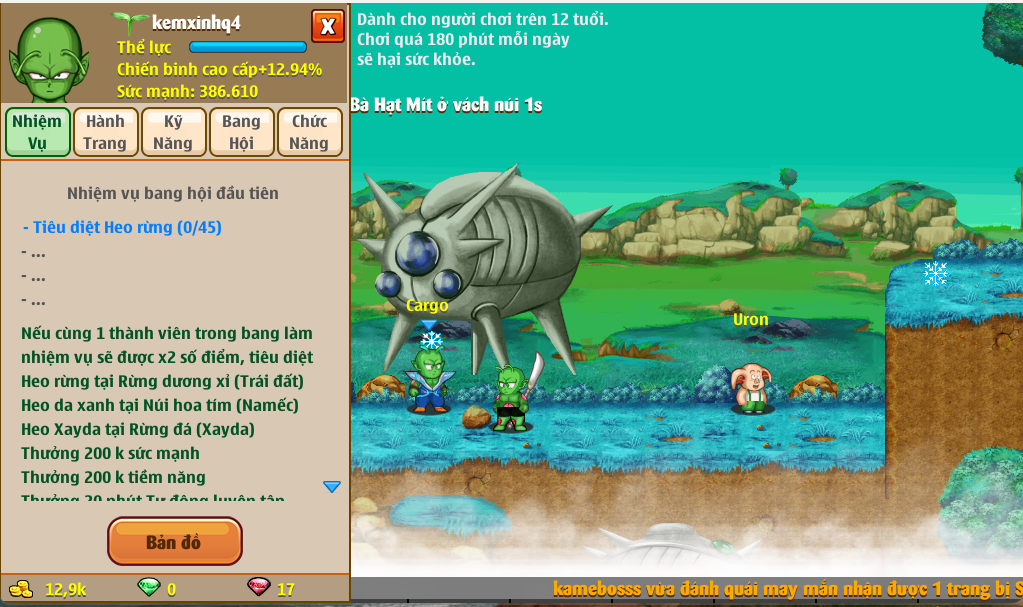Click the red ruby currency icon

coord(259,588)
